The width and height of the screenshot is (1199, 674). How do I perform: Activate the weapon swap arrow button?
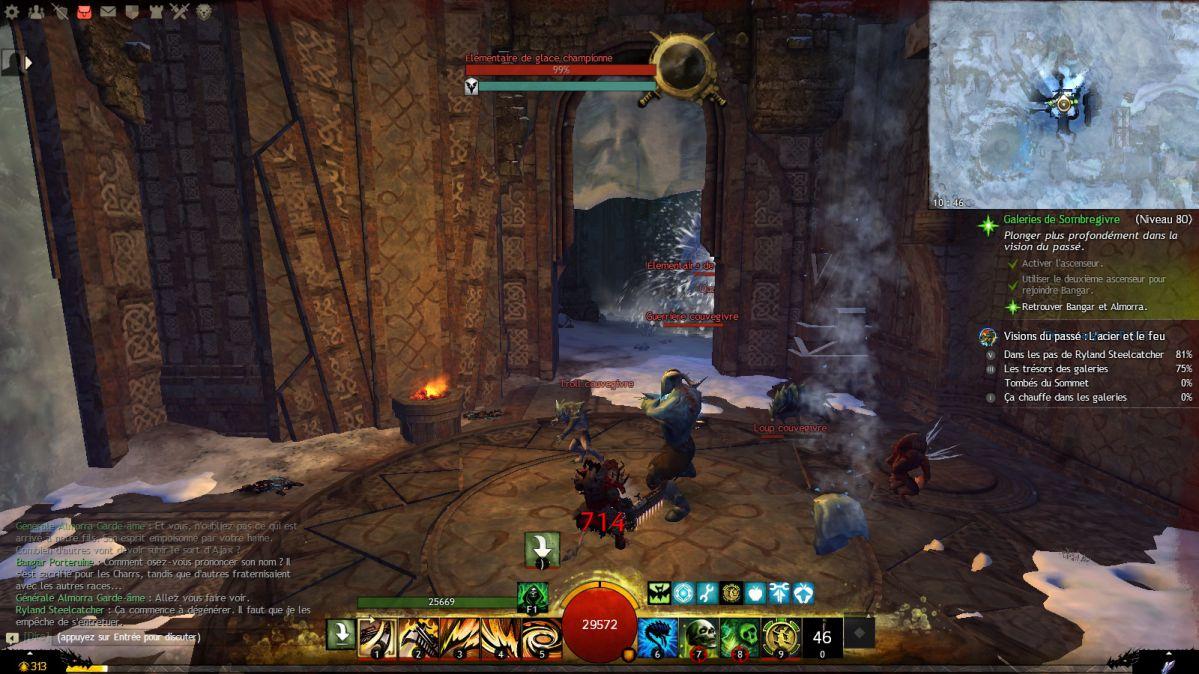click(x=341, y=634)
